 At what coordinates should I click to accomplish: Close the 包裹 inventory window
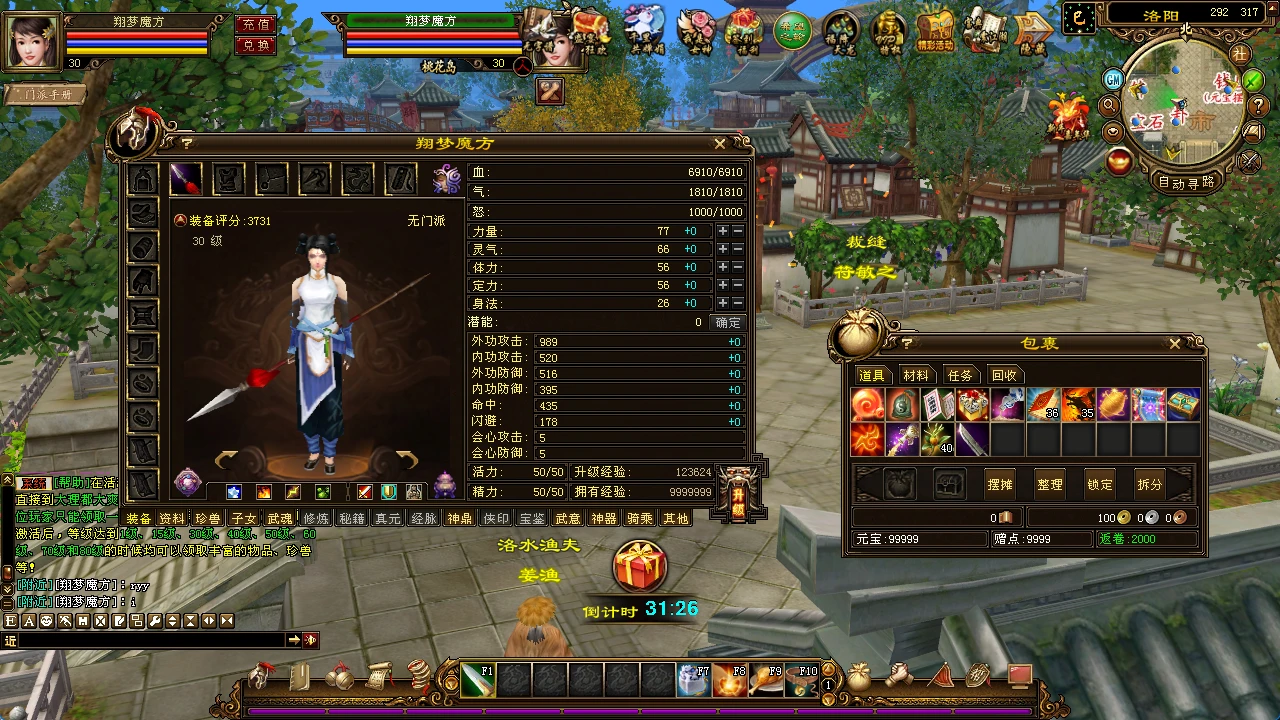click(x=1175, y=344)
